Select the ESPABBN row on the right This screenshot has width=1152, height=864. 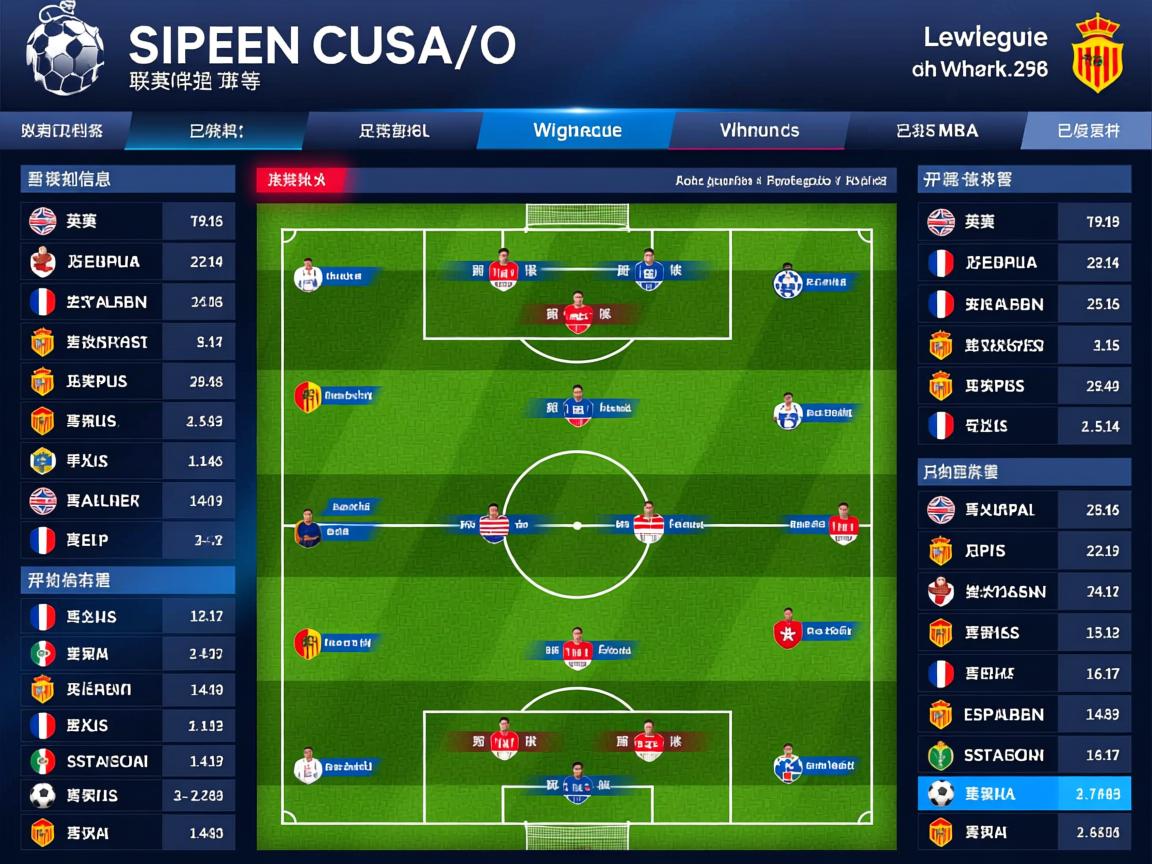1024,715
